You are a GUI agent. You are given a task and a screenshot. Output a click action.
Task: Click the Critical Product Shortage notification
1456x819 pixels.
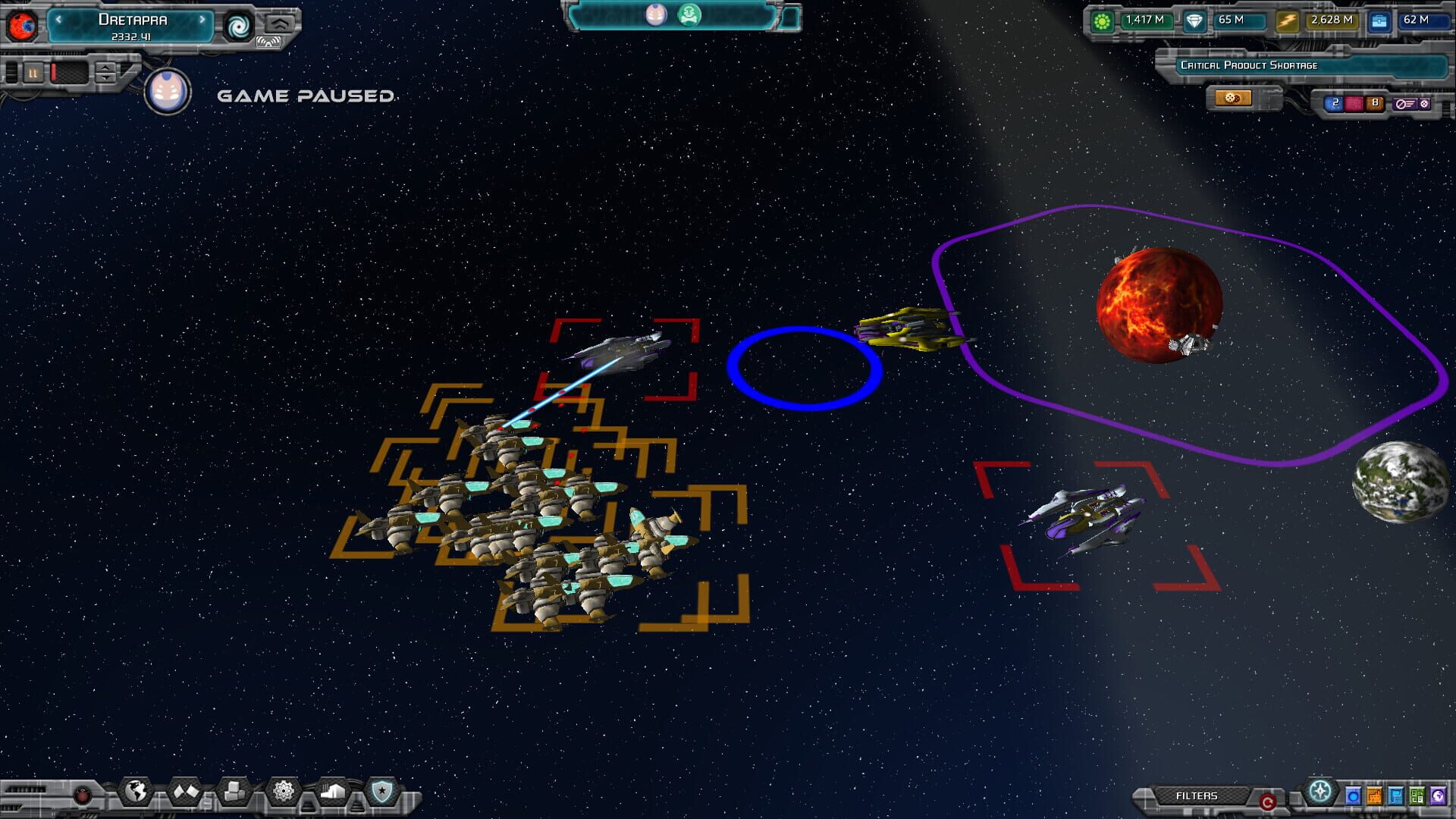pos(1248,65)
